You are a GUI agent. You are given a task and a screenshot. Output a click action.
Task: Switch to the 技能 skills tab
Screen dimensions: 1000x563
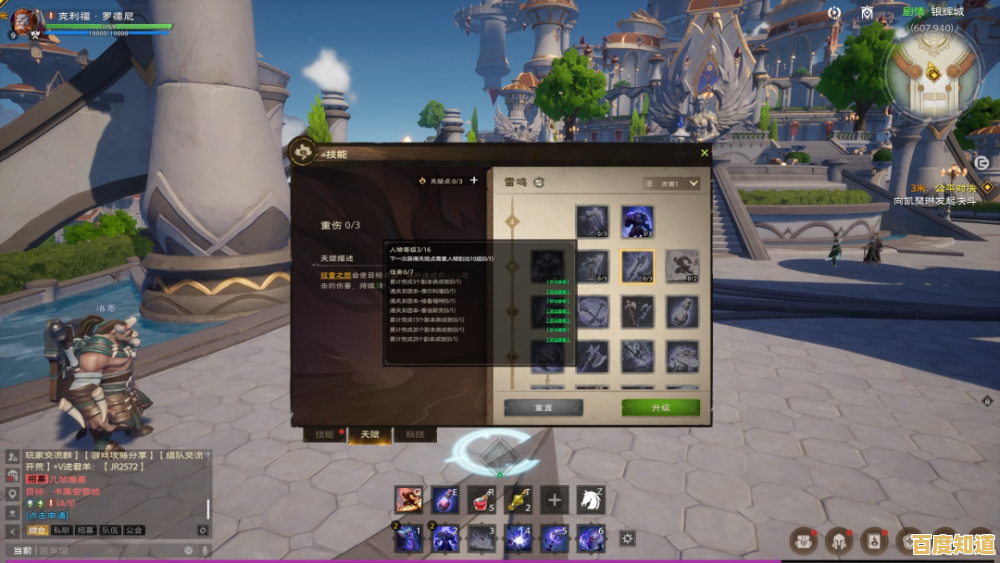click(x=325, y=434)
